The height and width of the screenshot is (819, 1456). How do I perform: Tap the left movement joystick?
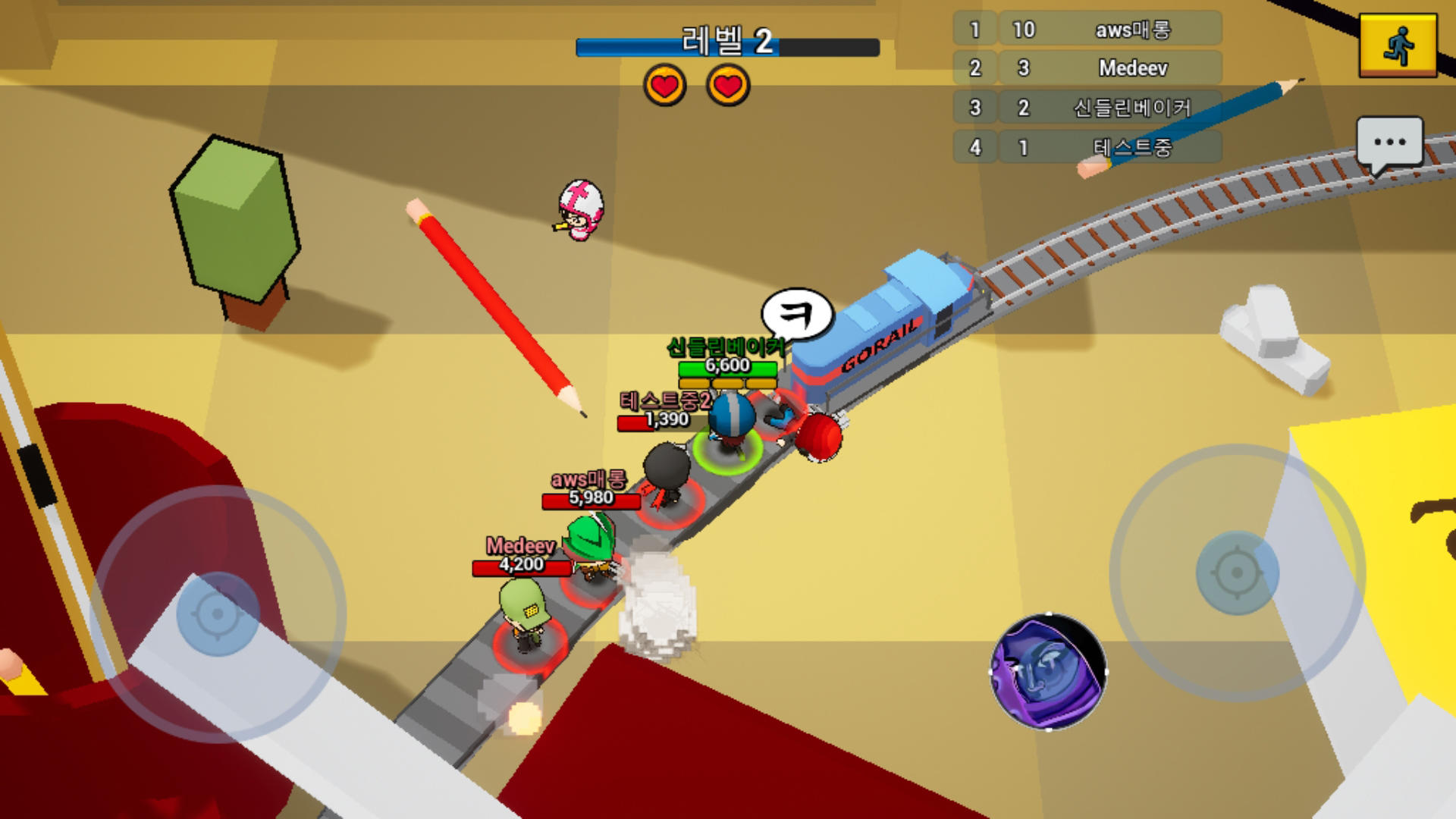(218, 613)
